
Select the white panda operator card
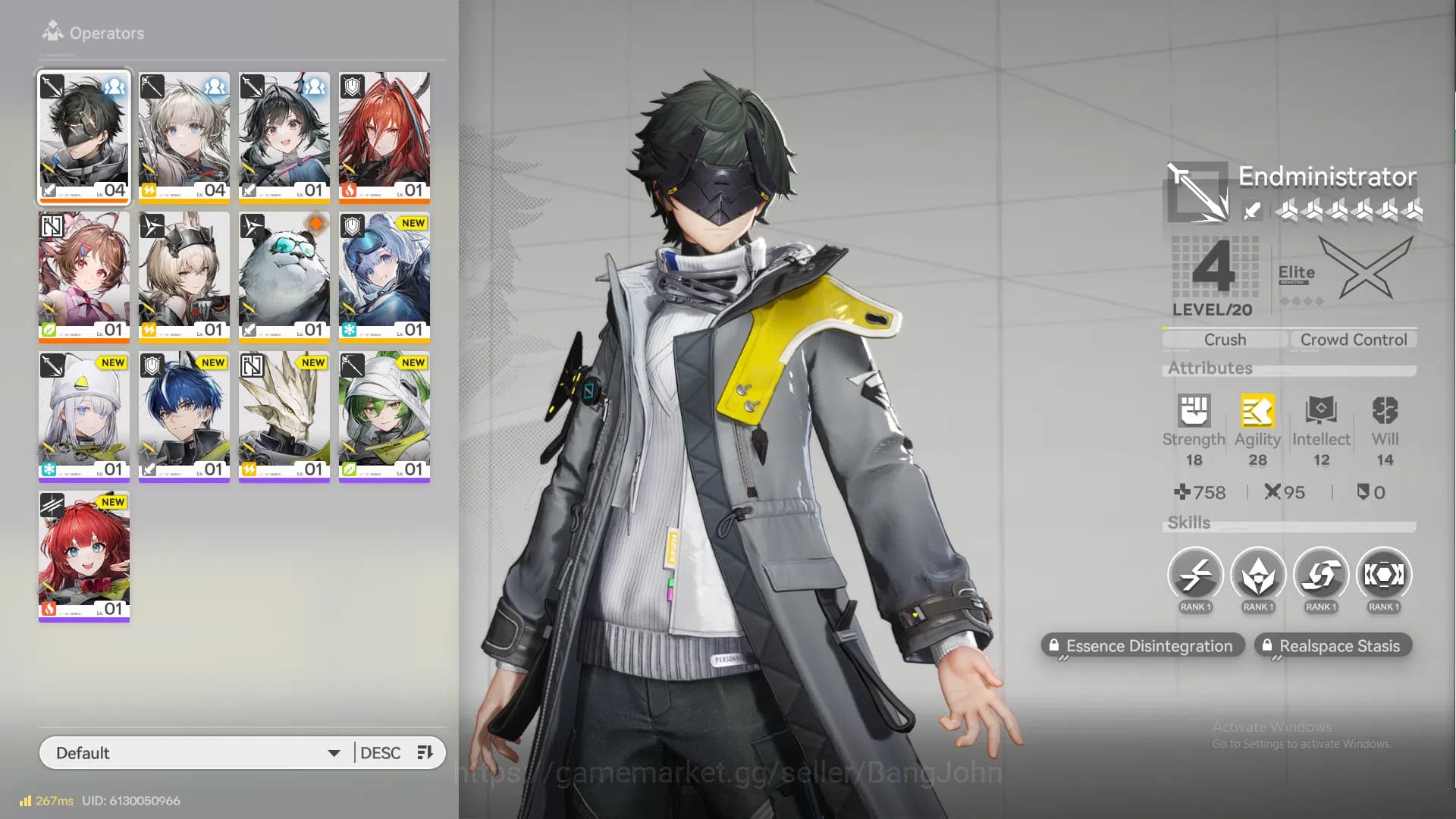(x=284, y=276)
